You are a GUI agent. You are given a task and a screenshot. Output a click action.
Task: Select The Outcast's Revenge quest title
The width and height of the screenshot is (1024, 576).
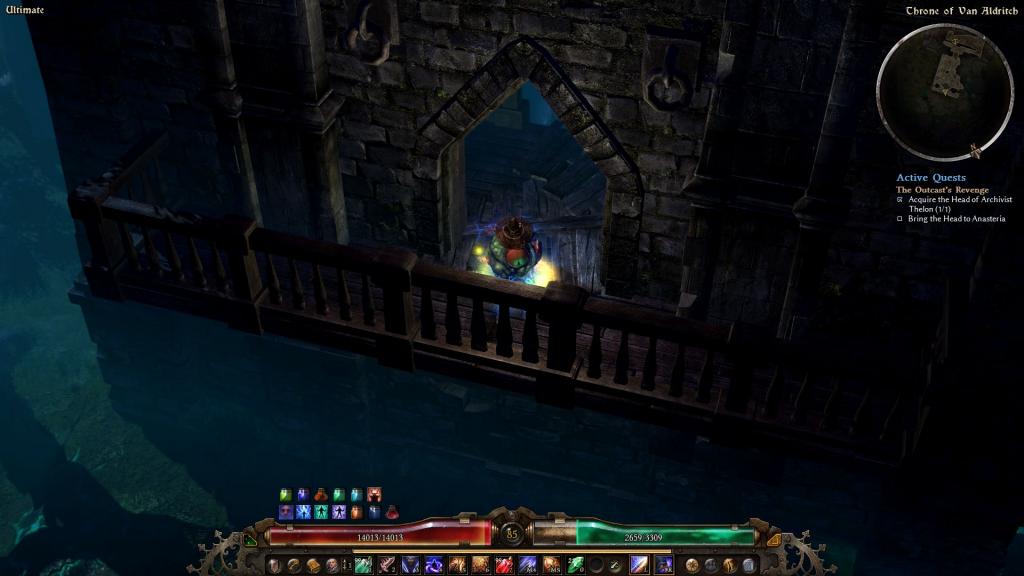942,190
